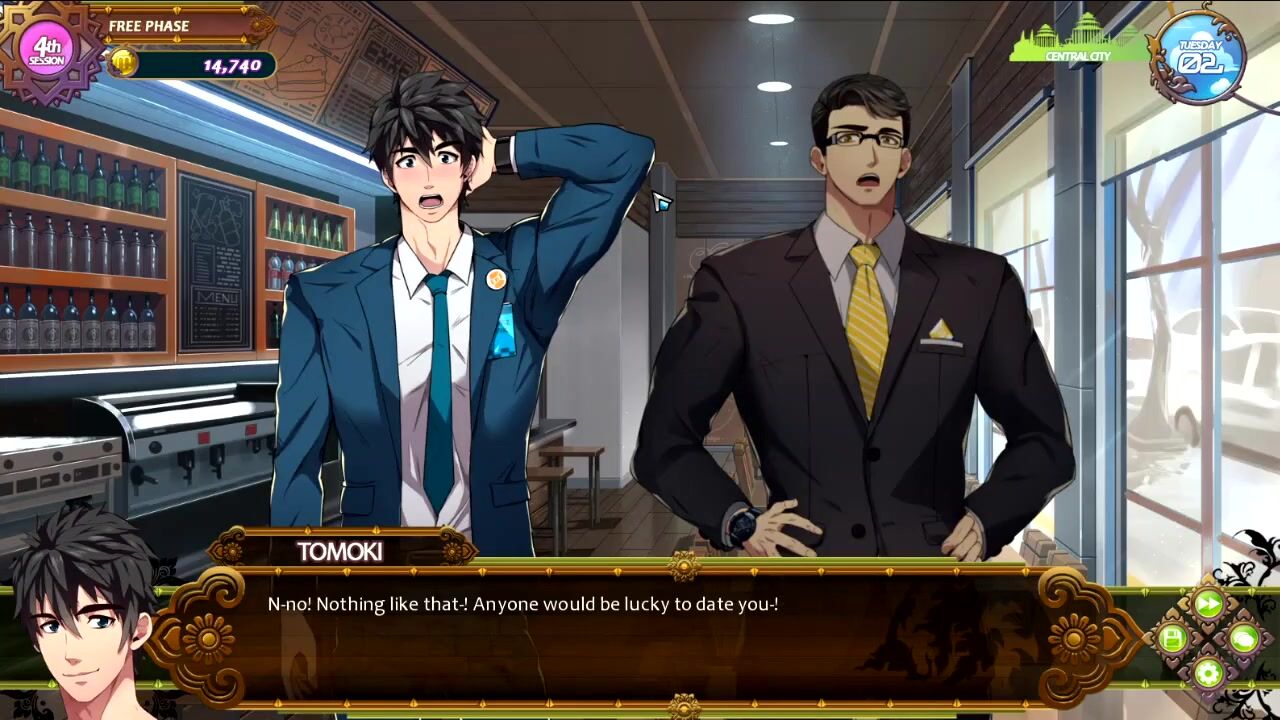
Task: Skip dialogue with the fast-forward button
Action: coord(1209,604)
